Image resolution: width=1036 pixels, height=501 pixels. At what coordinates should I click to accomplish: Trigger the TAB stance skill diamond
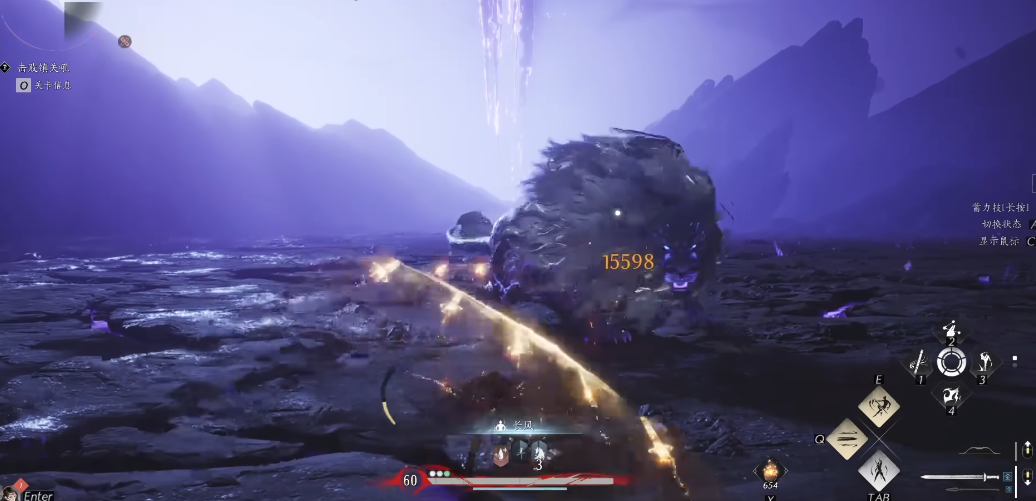point(879,469)
